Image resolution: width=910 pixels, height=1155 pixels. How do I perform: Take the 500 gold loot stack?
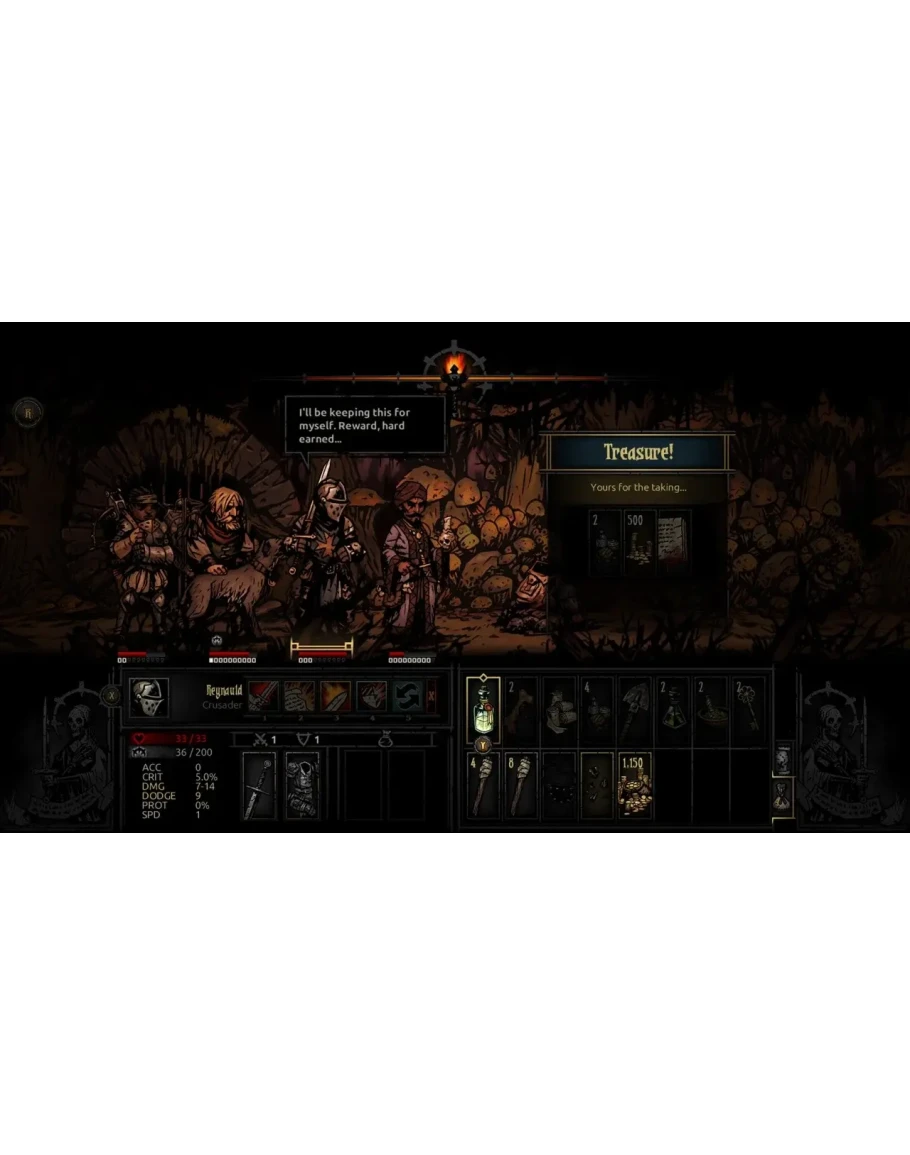point(640,542)
